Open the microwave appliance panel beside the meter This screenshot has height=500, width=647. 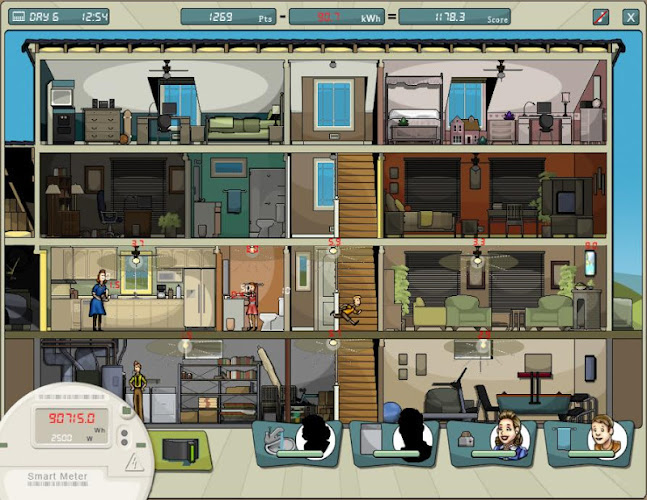(x=181, y=450)
